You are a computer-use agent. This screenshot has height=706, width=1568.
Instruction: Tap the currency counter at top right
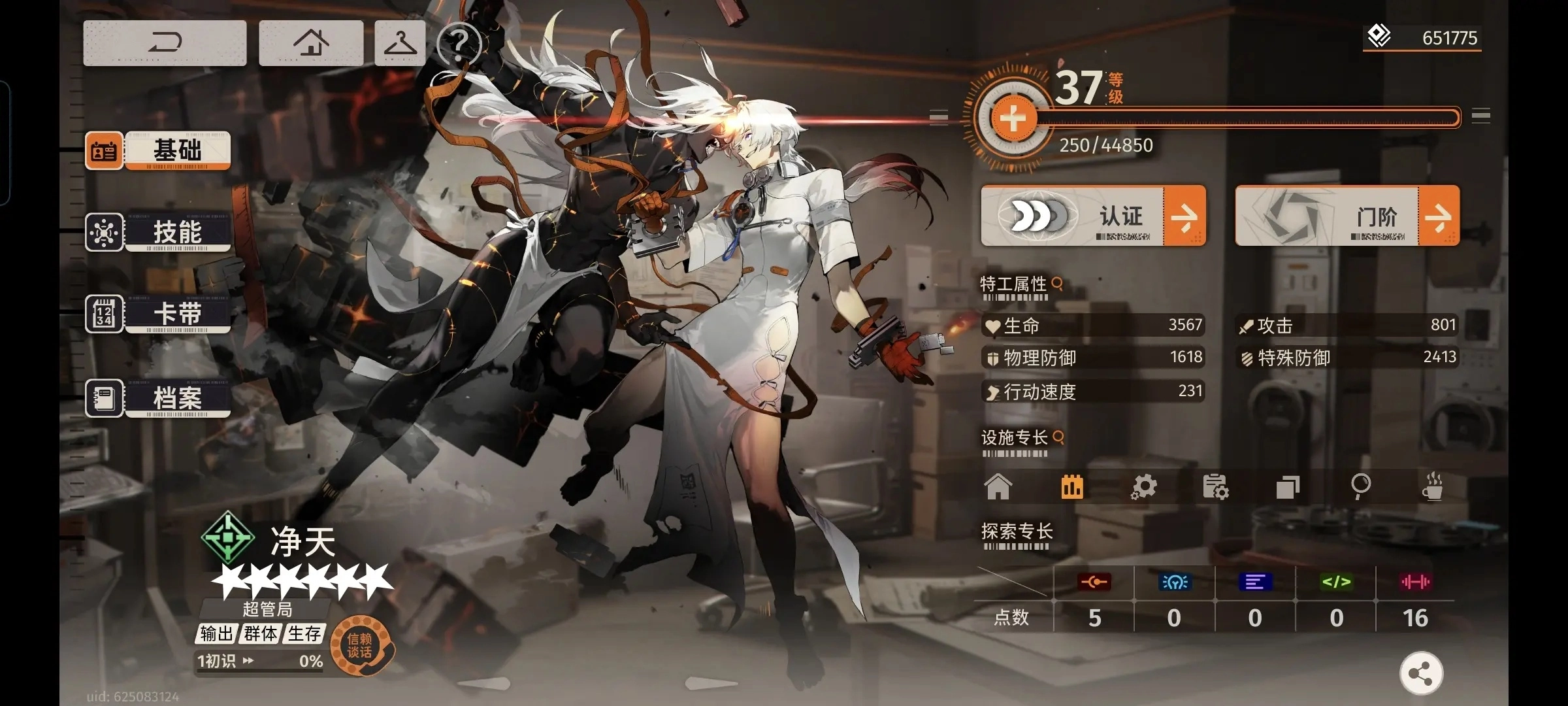click(x=1422, y=38)
